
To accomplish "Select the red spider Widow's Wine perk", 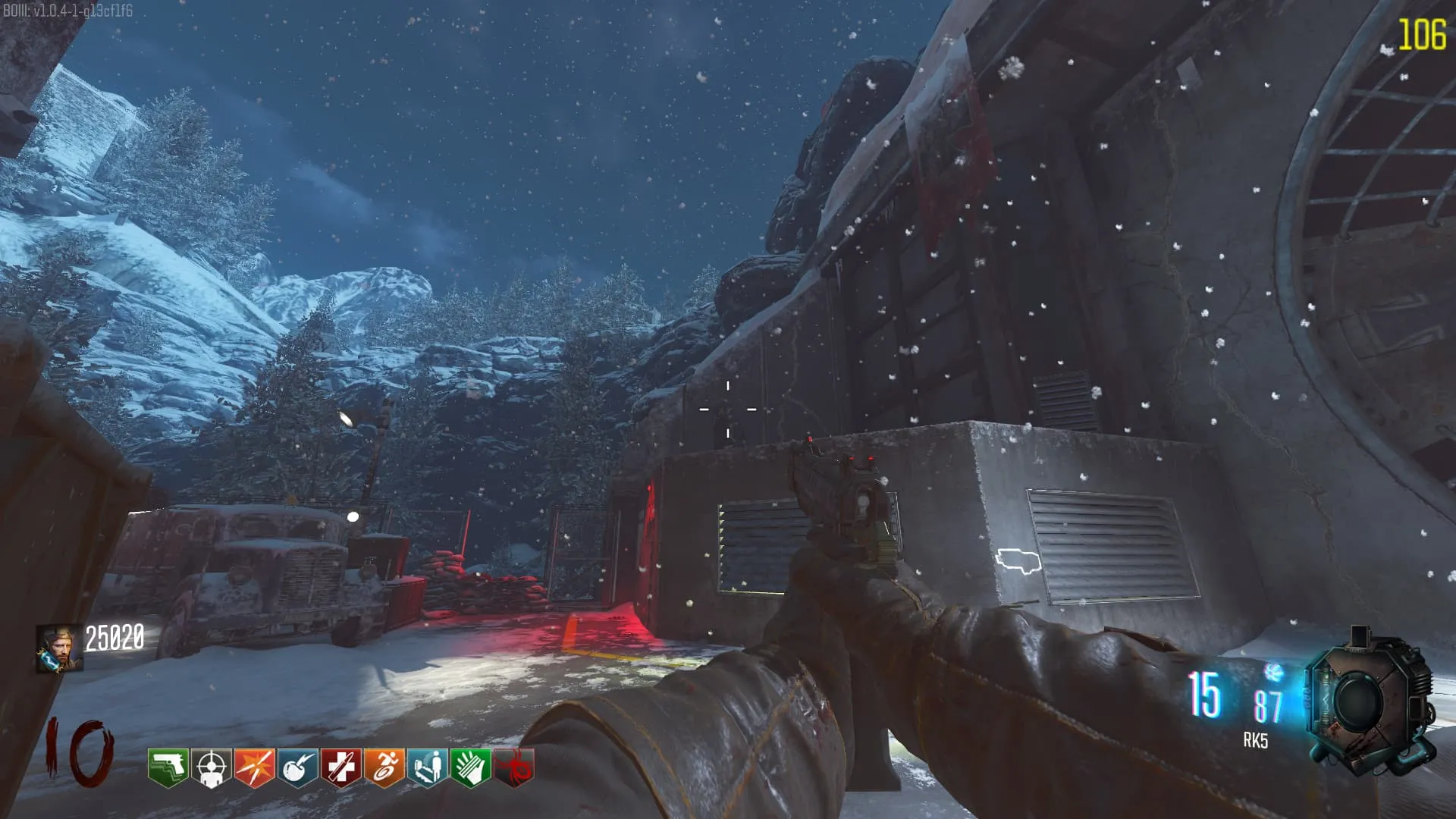I will (514, 767).
